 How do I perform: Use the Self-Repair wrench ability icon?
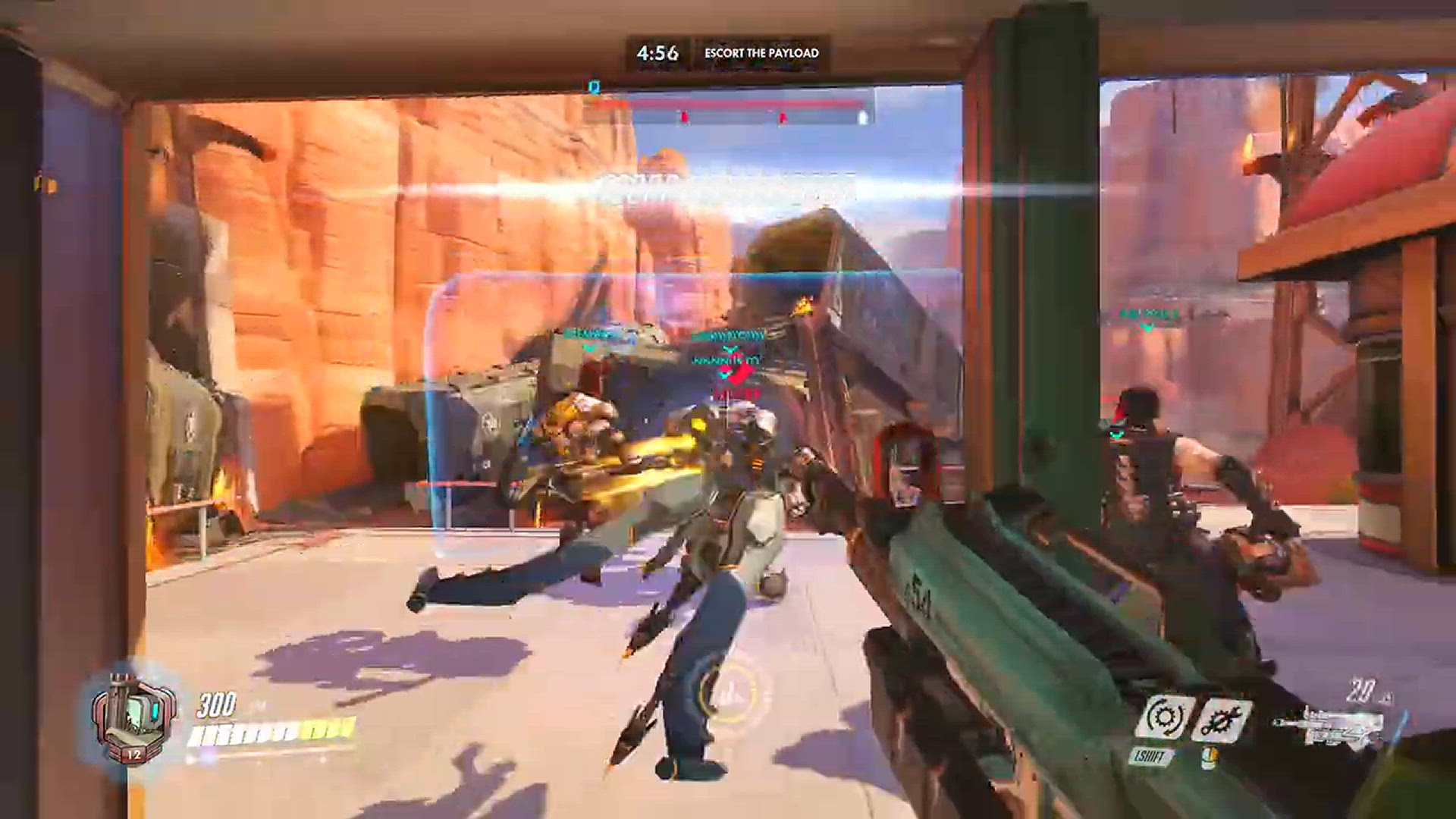click(1221, 718)
